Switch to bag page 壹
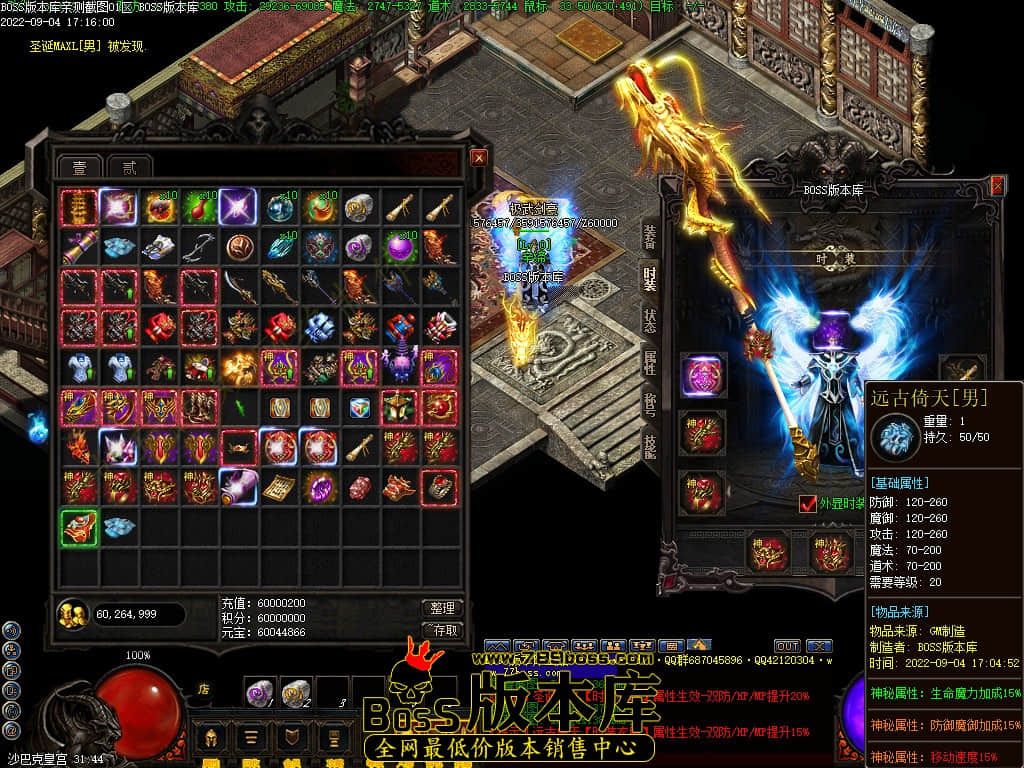Viewport: 1024px width, 768px height. click(79, 167)
